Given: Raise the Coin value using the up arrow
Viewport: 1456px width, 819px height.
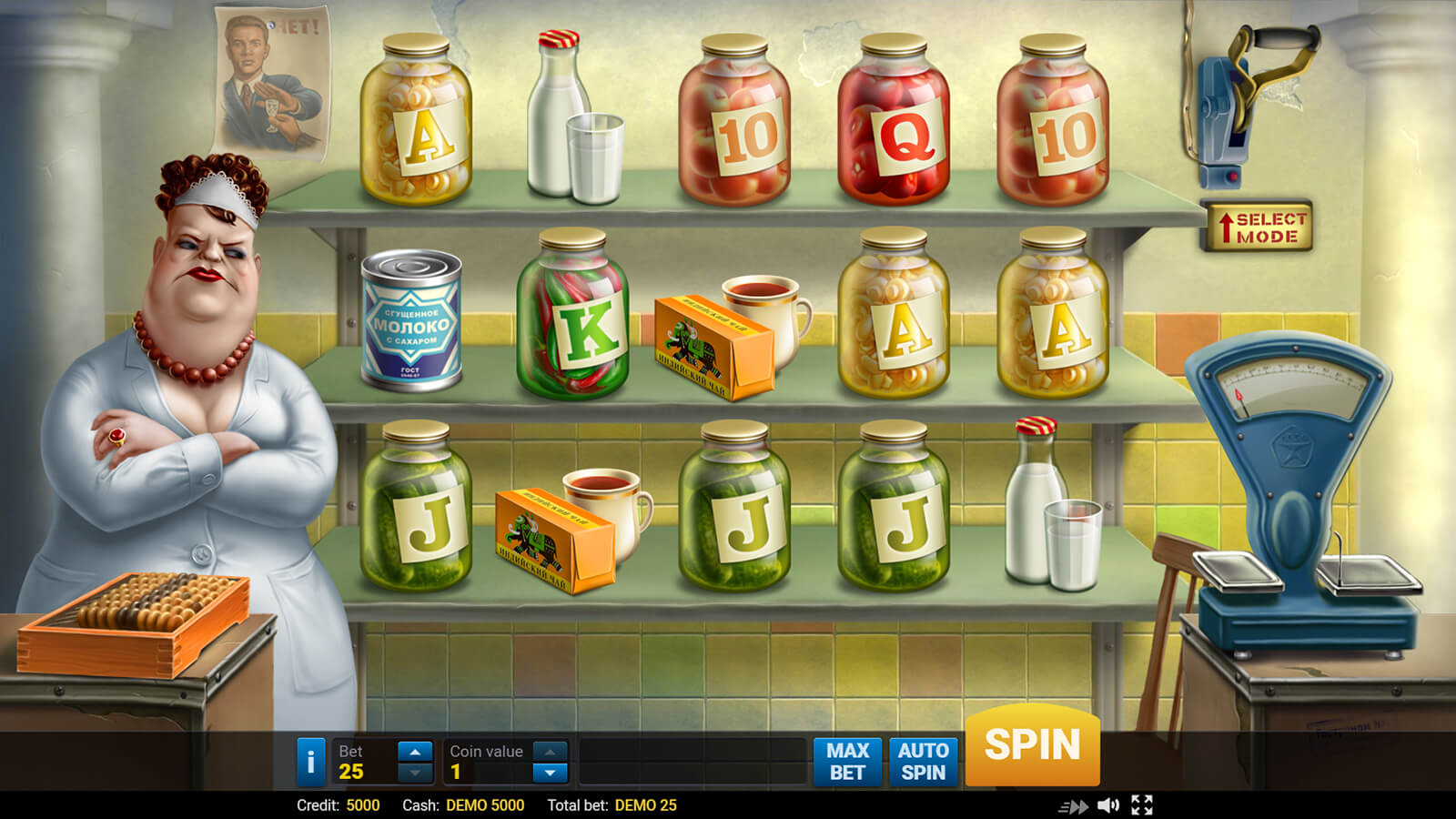Looking at the screenshot, I should [x=550, y=752].
